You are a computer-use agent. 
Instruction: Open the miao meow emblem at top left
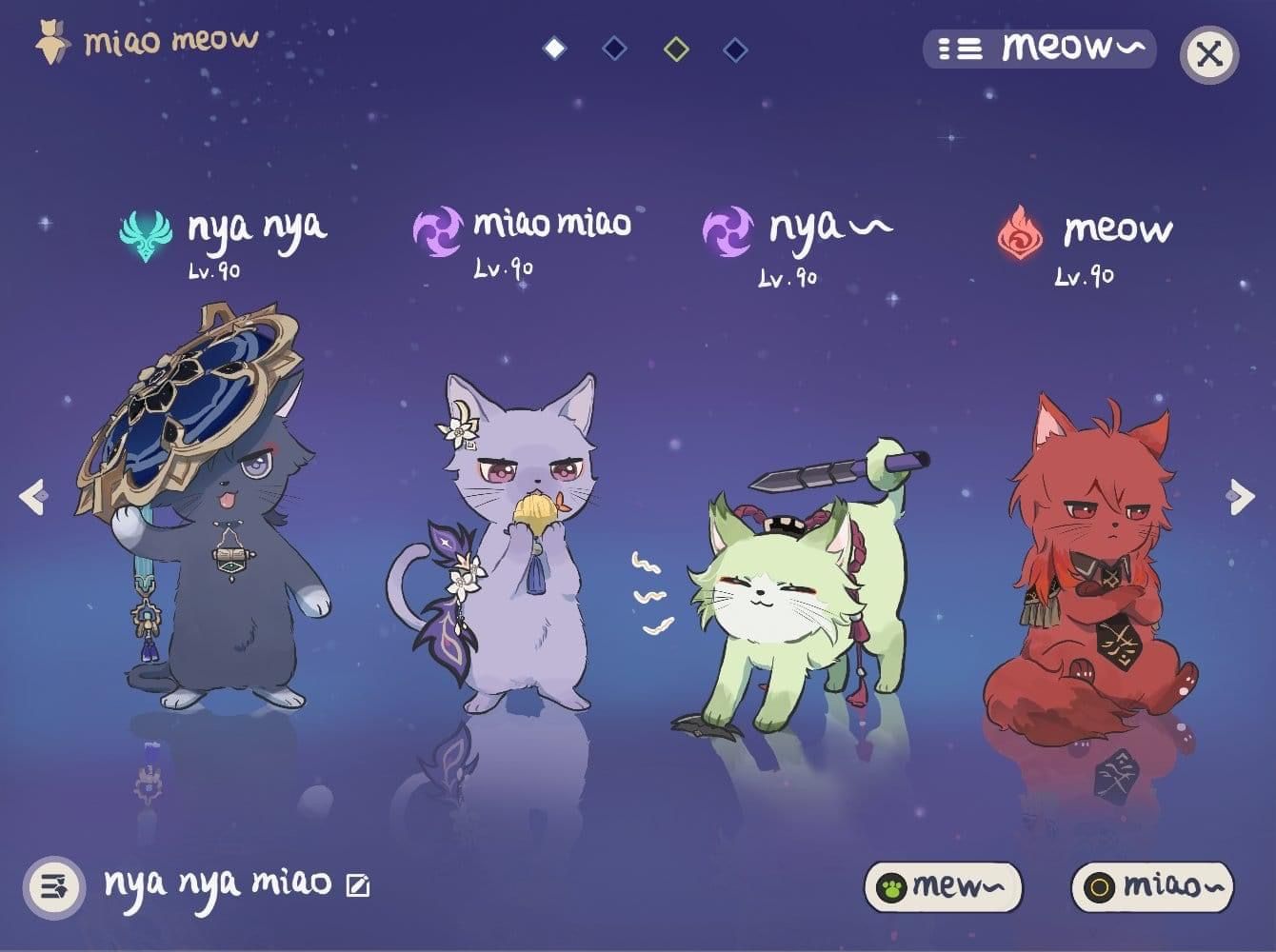[50, 40]
